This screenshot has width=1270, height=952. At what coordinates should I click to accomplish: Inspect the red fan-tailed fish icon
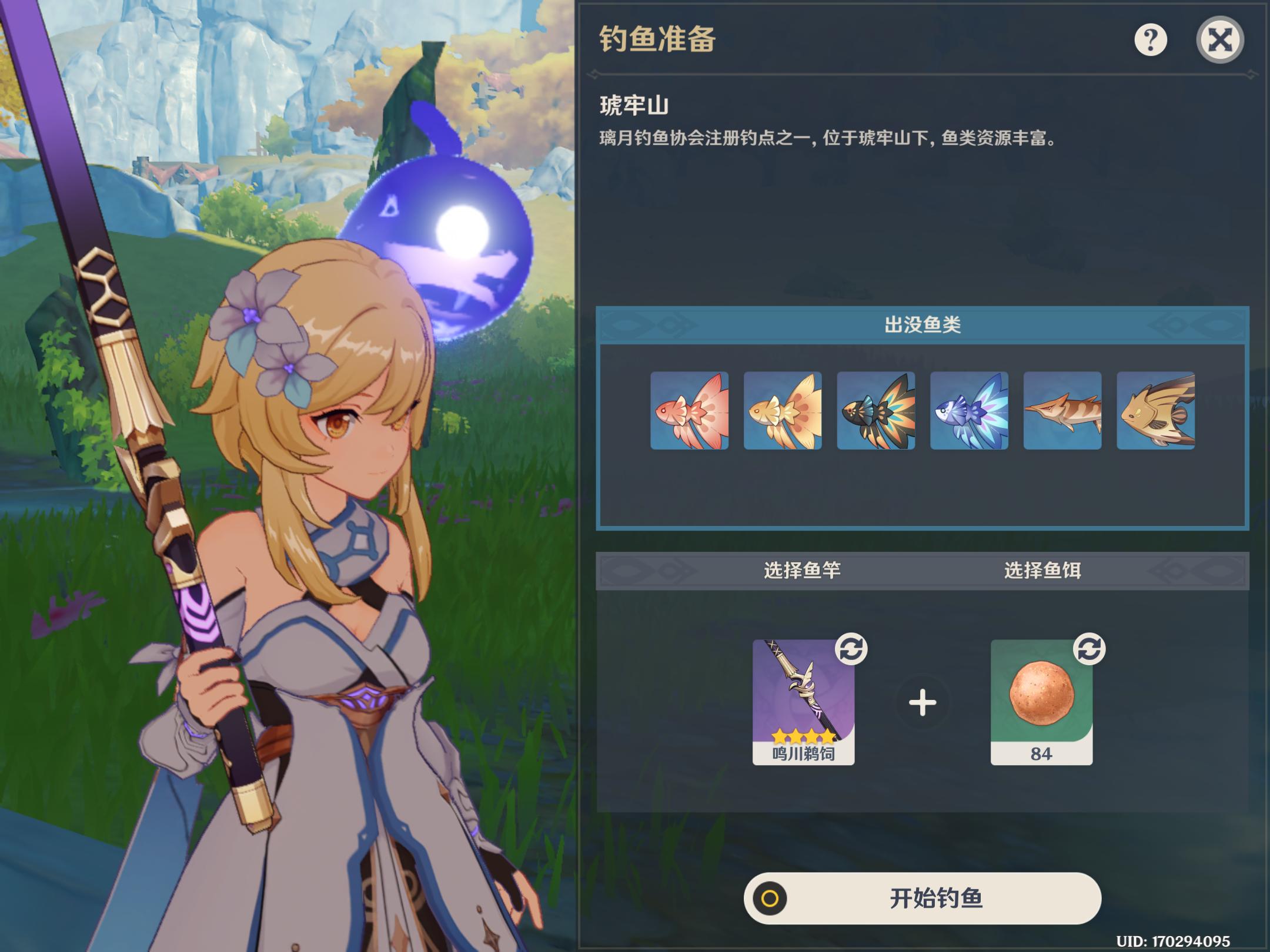pyautogui.click(x=689, y=411)
